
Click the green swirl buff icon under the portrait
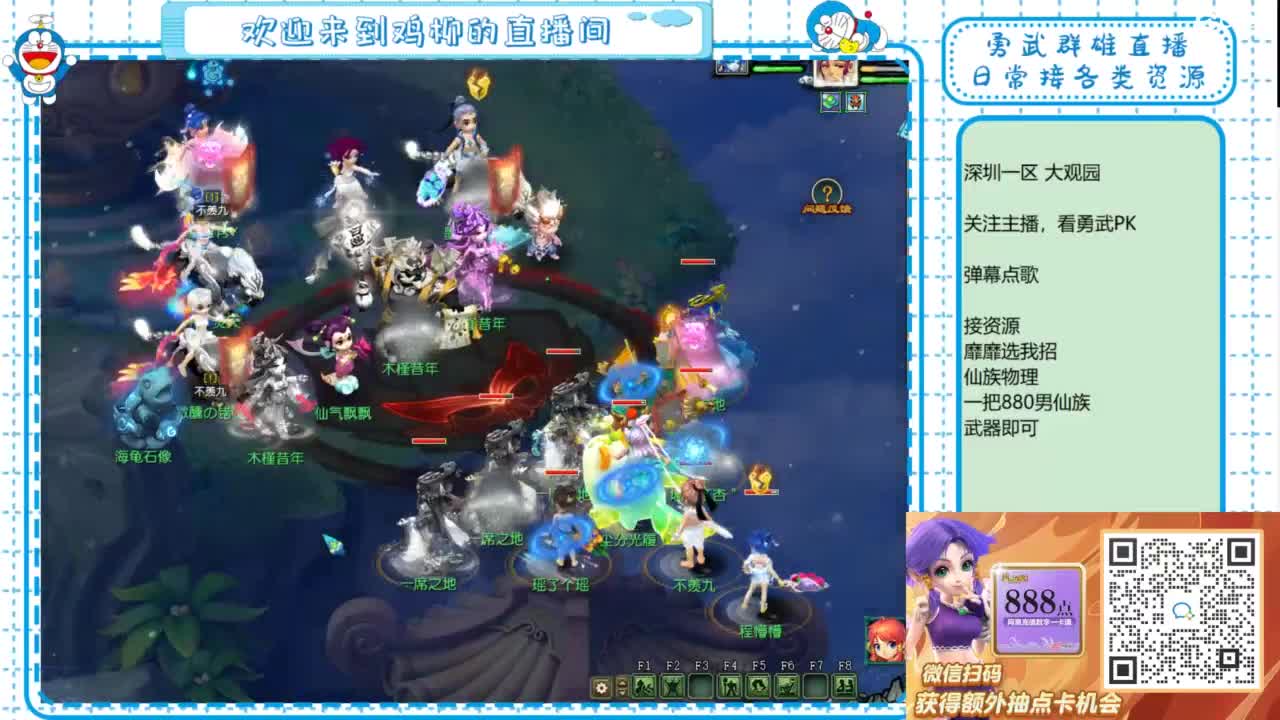coord(831,101)
